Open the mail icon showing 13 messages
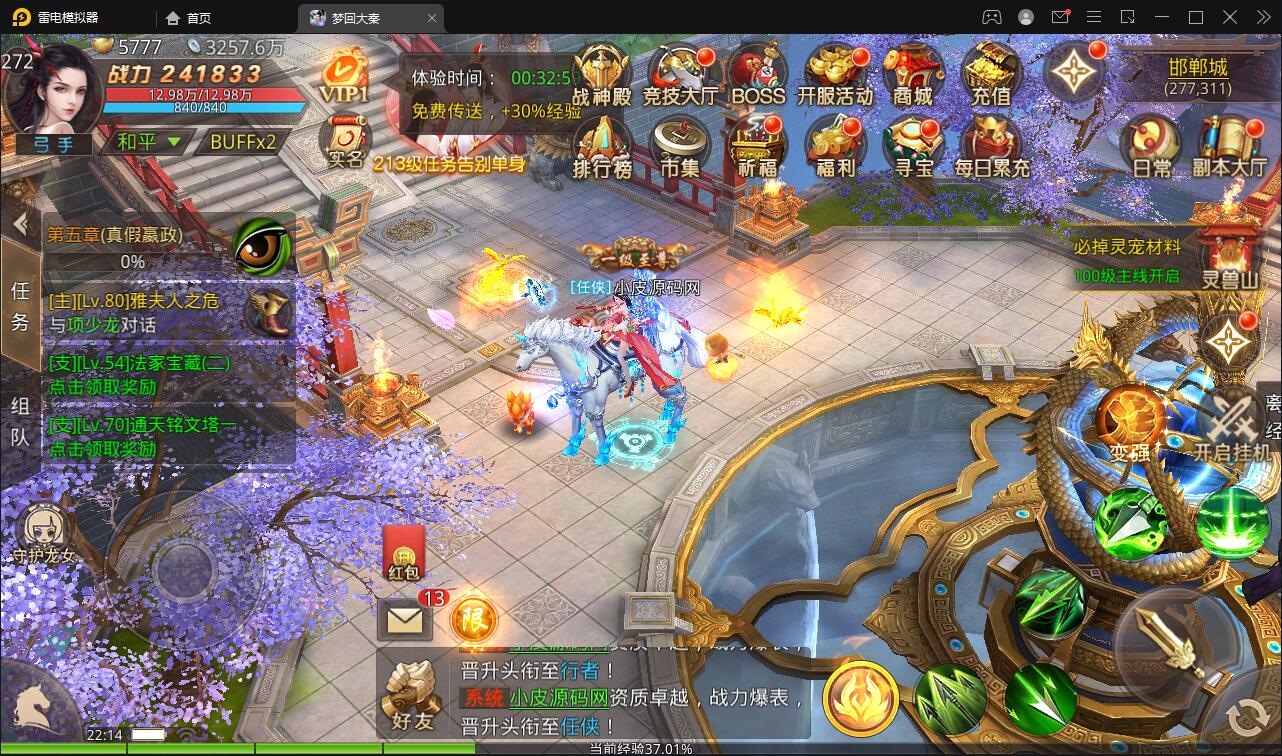This screenshot has width=1282, height=756. pyautogui.click(x=403, y=620)
